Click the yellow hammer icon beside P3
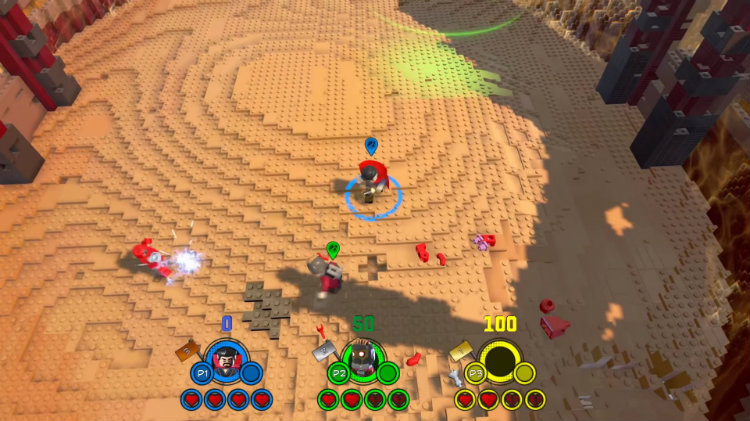Screen dimensions: 750x421 [461, 350]
